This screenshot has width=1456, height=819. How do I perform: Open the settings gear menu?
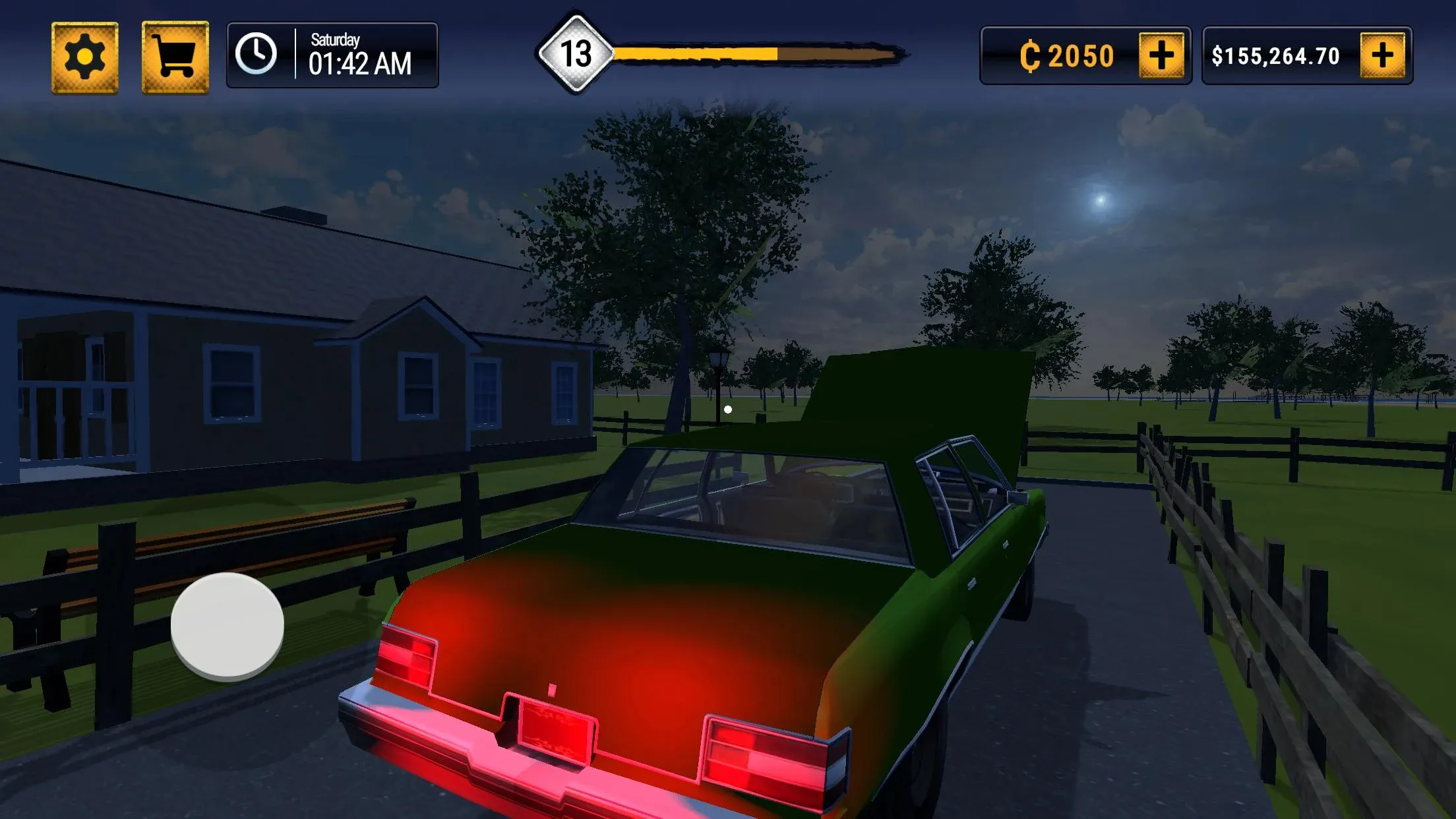pyautogui.click(x=85, y=57)
